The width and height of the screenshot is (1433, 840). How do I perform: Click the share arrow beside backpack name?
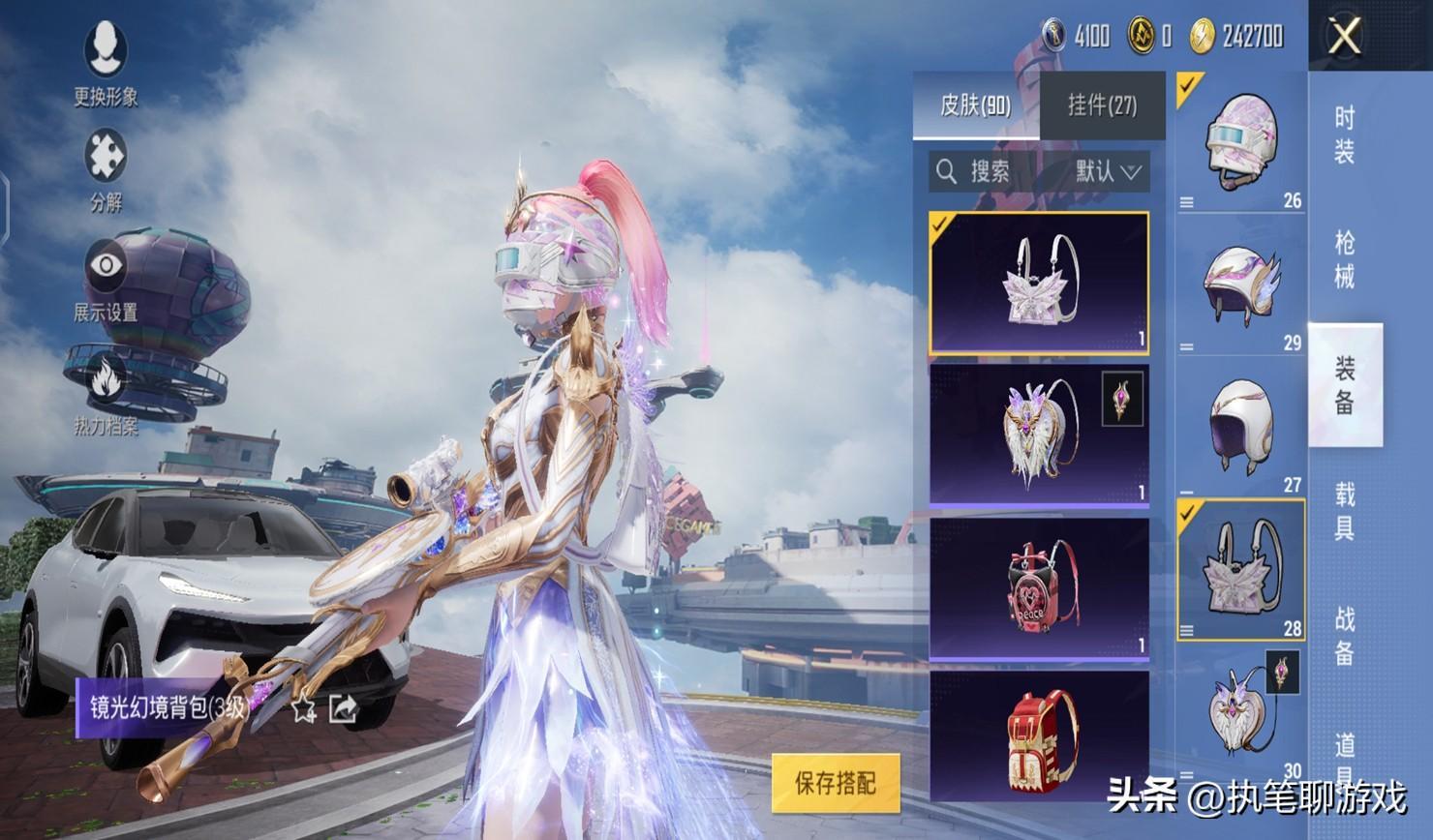pyautogui.click(x=344, y=709)
